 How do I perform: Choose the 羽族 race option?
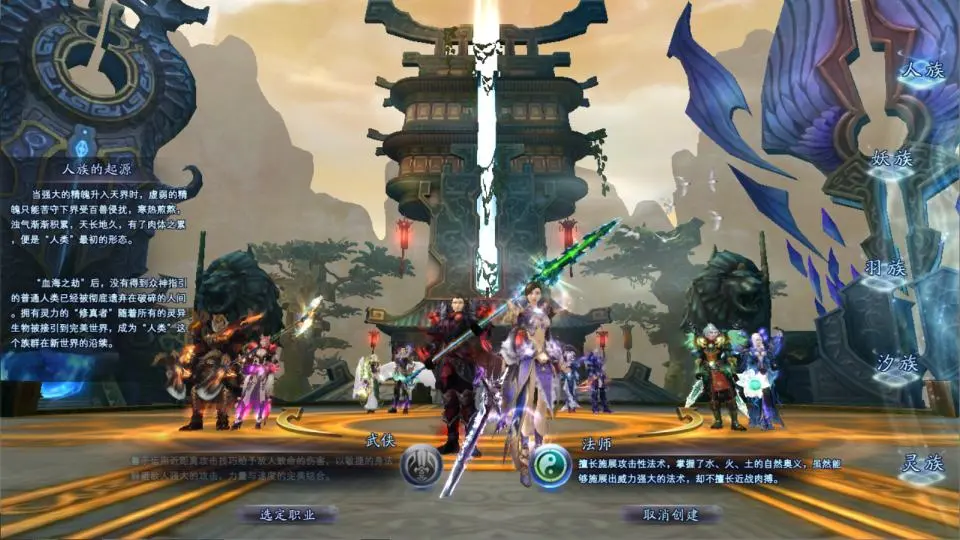(884, 268)
